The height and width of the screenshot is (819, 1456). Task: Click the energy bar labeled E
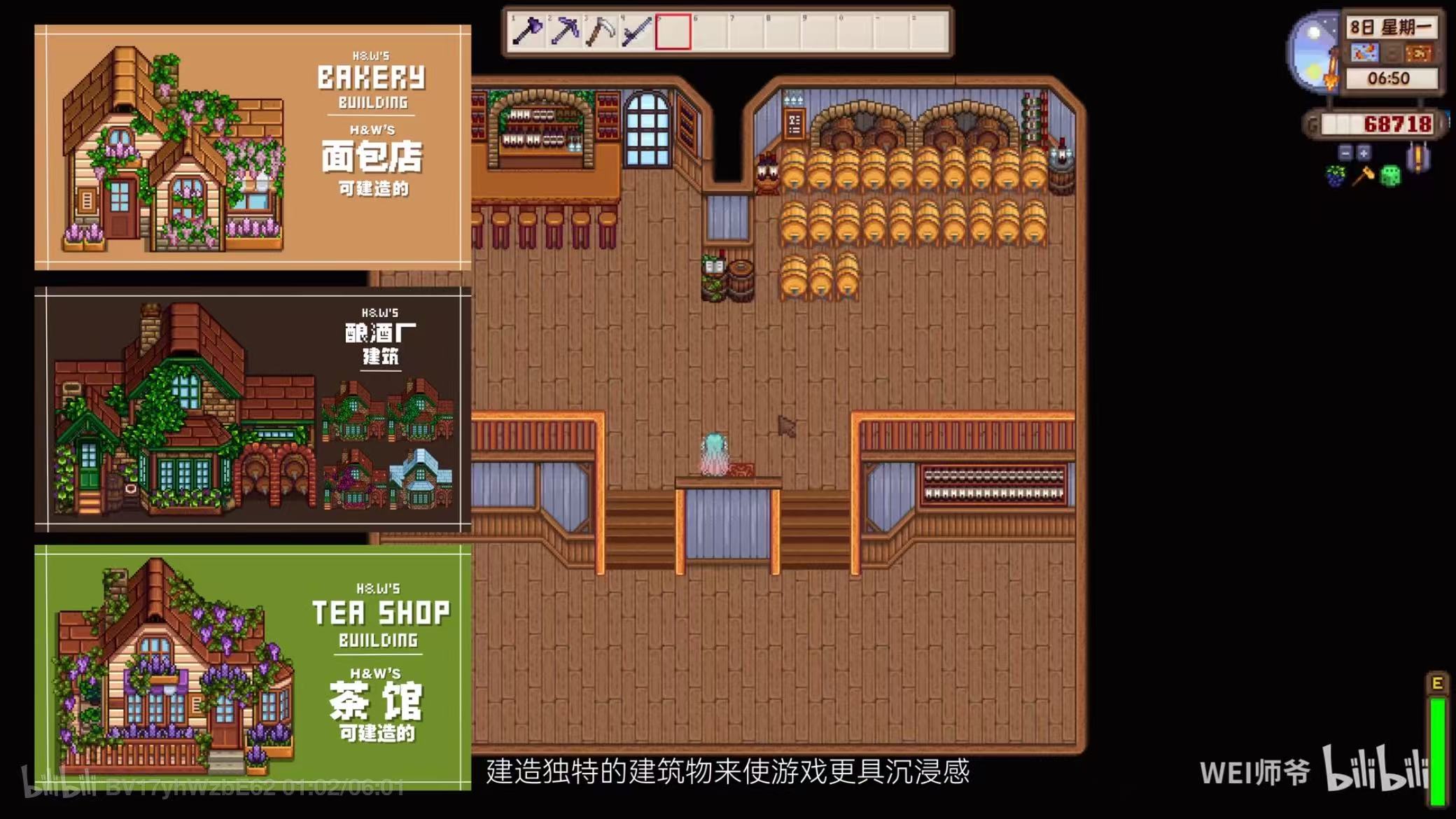click(x=1436, y=721)
